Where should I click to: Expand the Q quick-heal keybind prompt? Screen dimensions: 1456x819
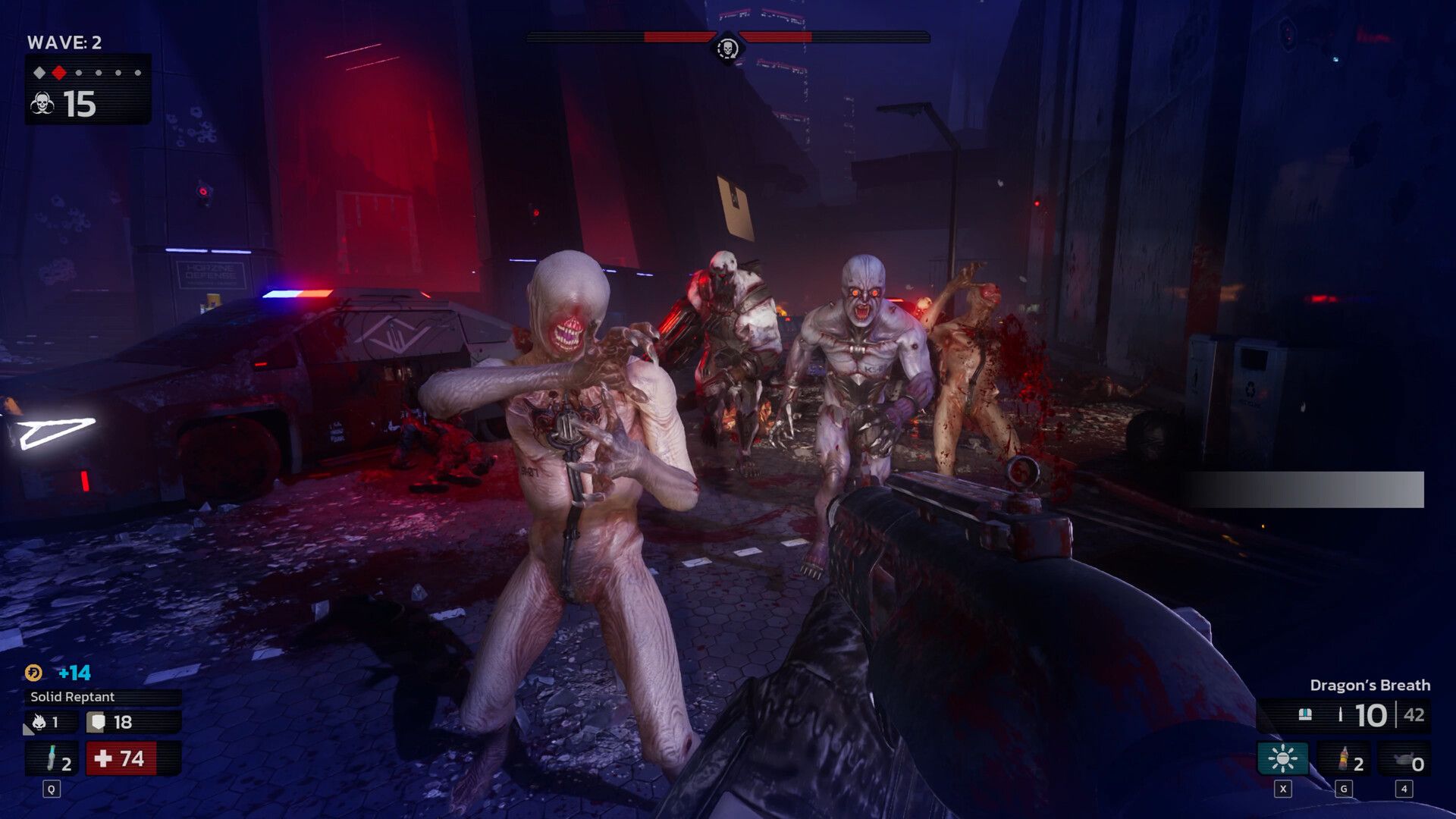(x=52, y=789)
